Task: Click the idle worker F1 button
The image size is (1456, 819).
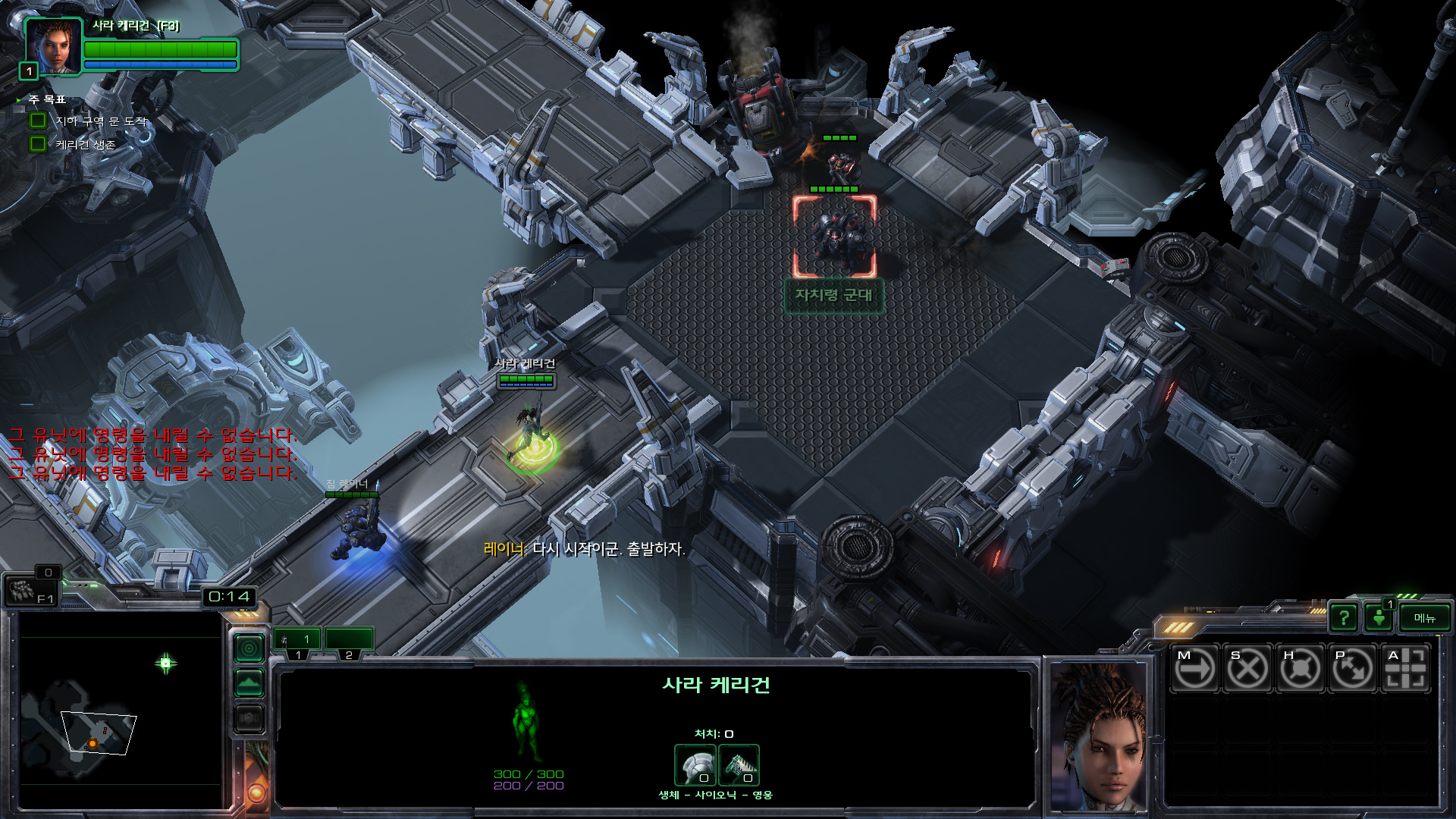Action: pos(30,591)
